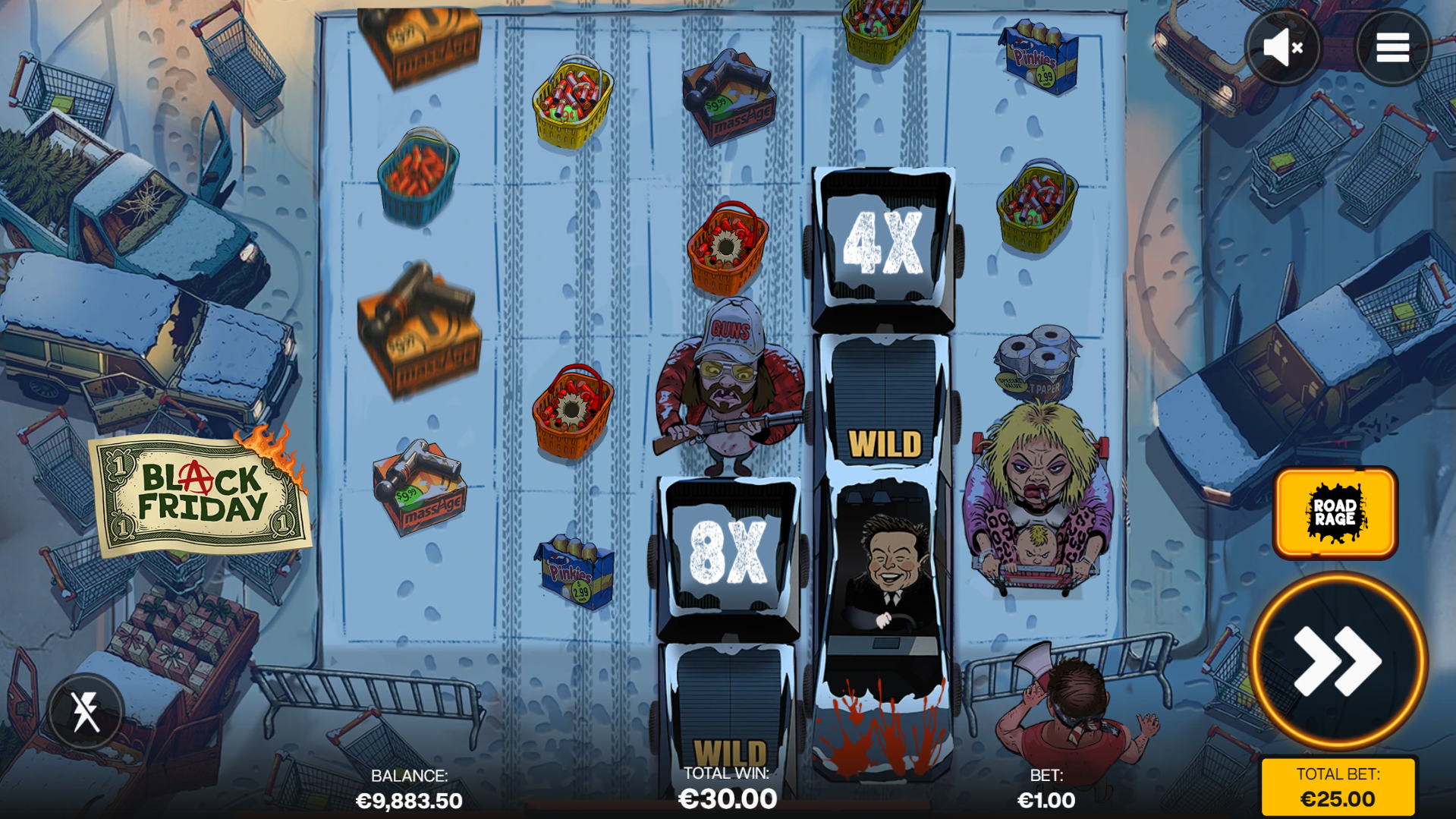
Task: Click the burning Black Friday logo
Action: coord(200,490)
